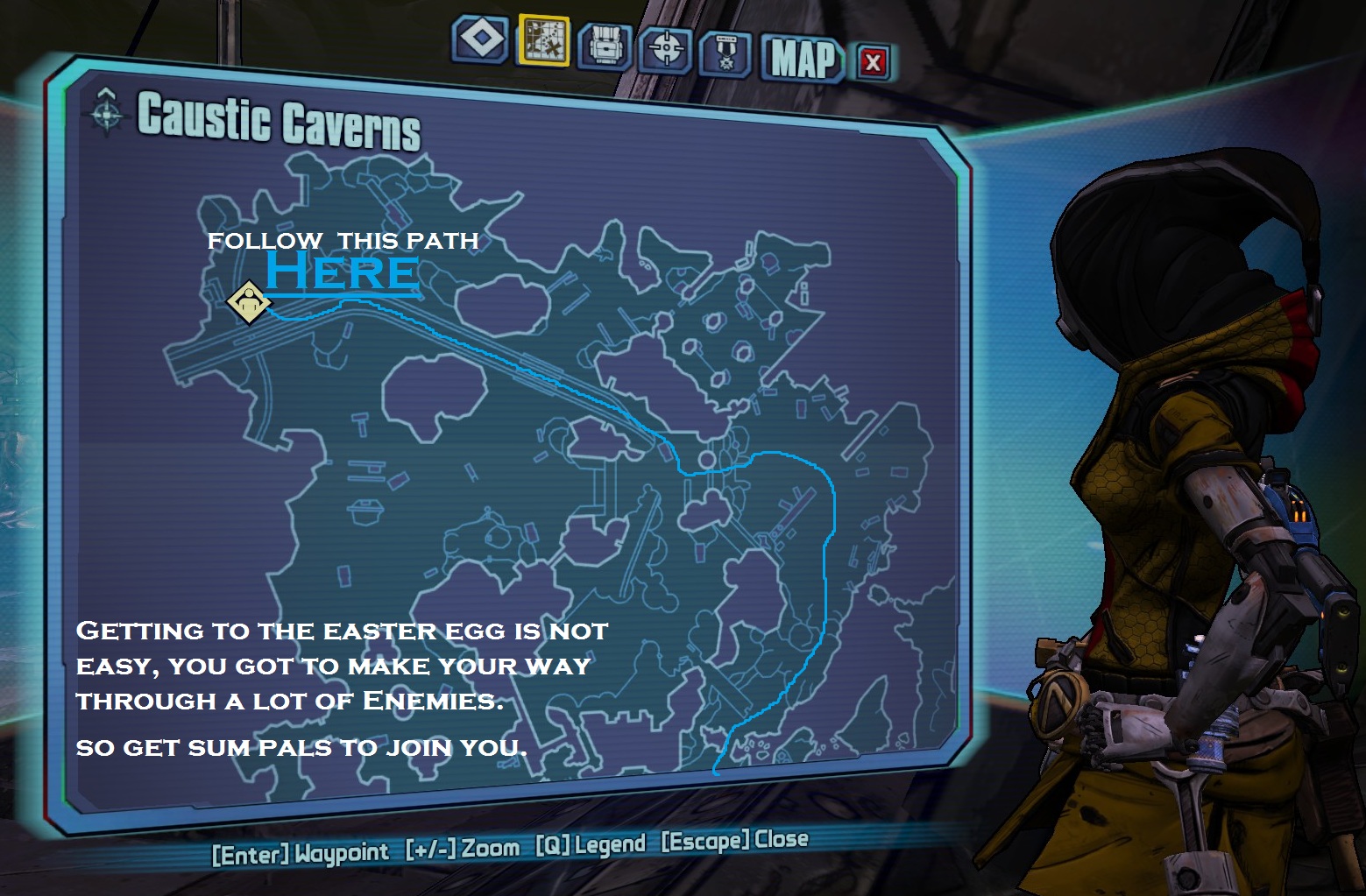Show the medal Badass Rank tab

pos(725,54)
